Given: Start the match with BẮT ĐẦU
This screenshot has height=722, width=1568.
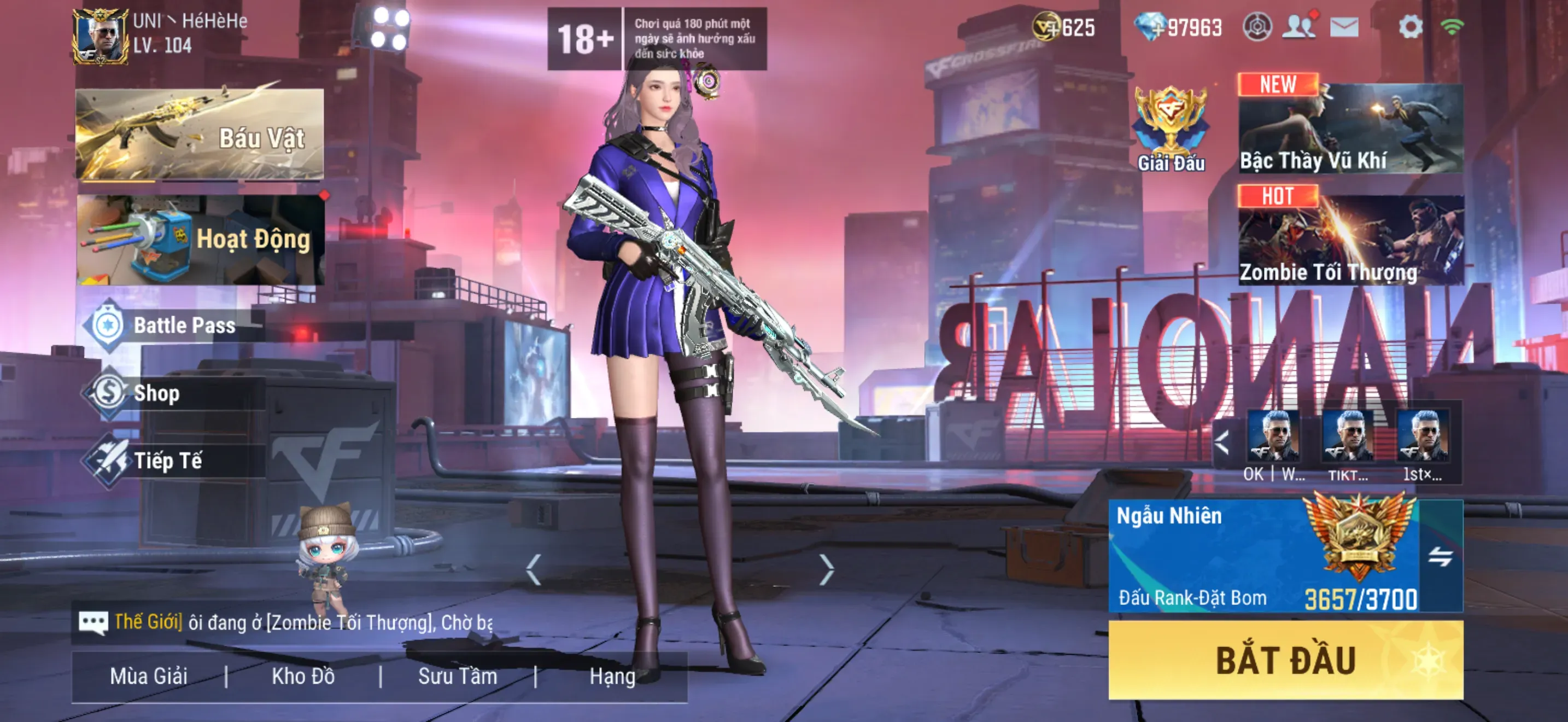Looking at the screenshot, I should (x=1285, y=661).
